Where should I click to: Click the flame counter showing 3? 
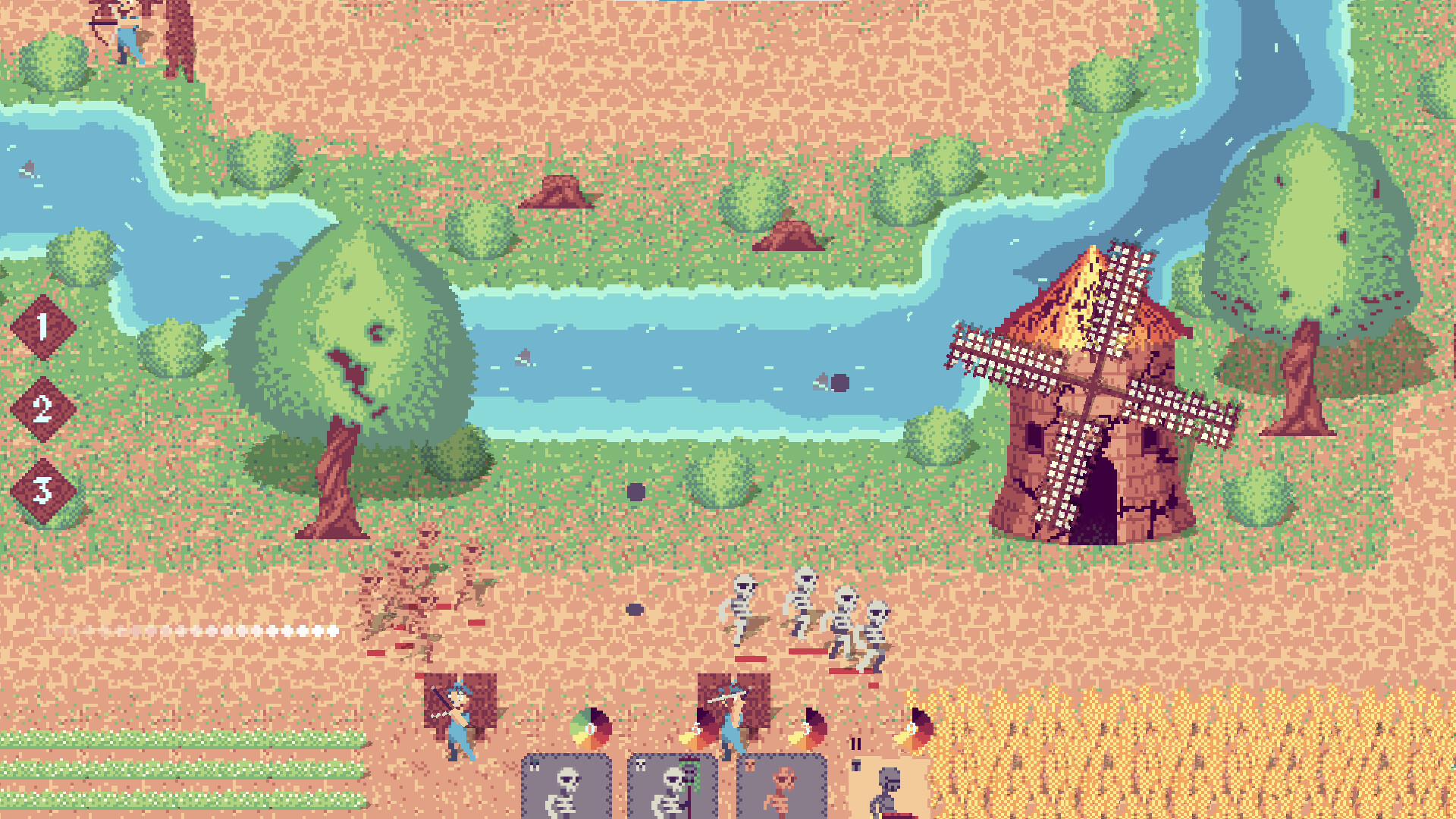(806, 728)
